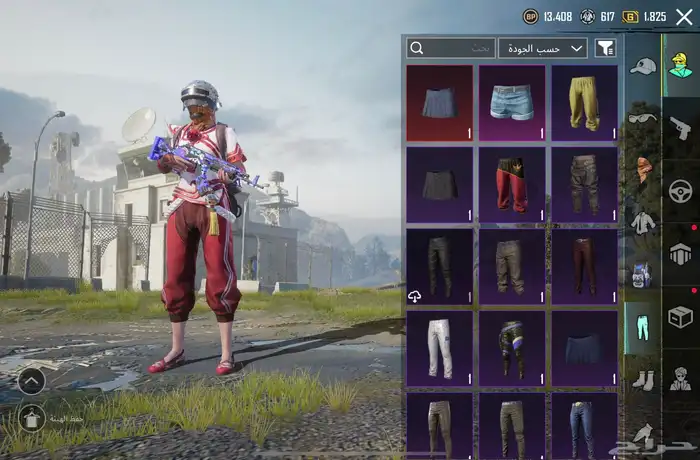Image resolution: width=700 pixels, height=460 pixels.
Task: Open the jacket category tab
Action: [643, 222]
